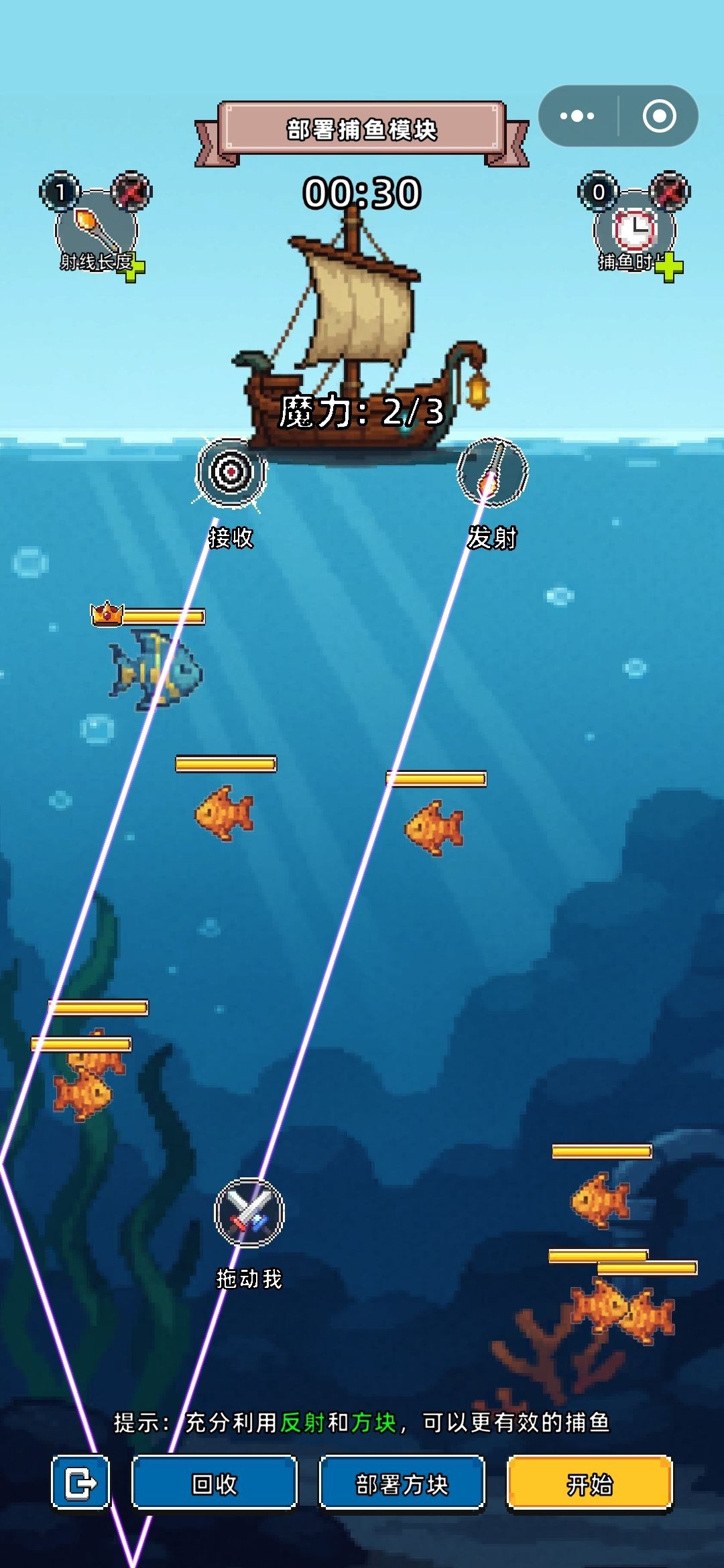Select the 捕鱼时长 clock icon
Image resolution: width=724 pixels, height=1568 pixels.
pos(634,228)
